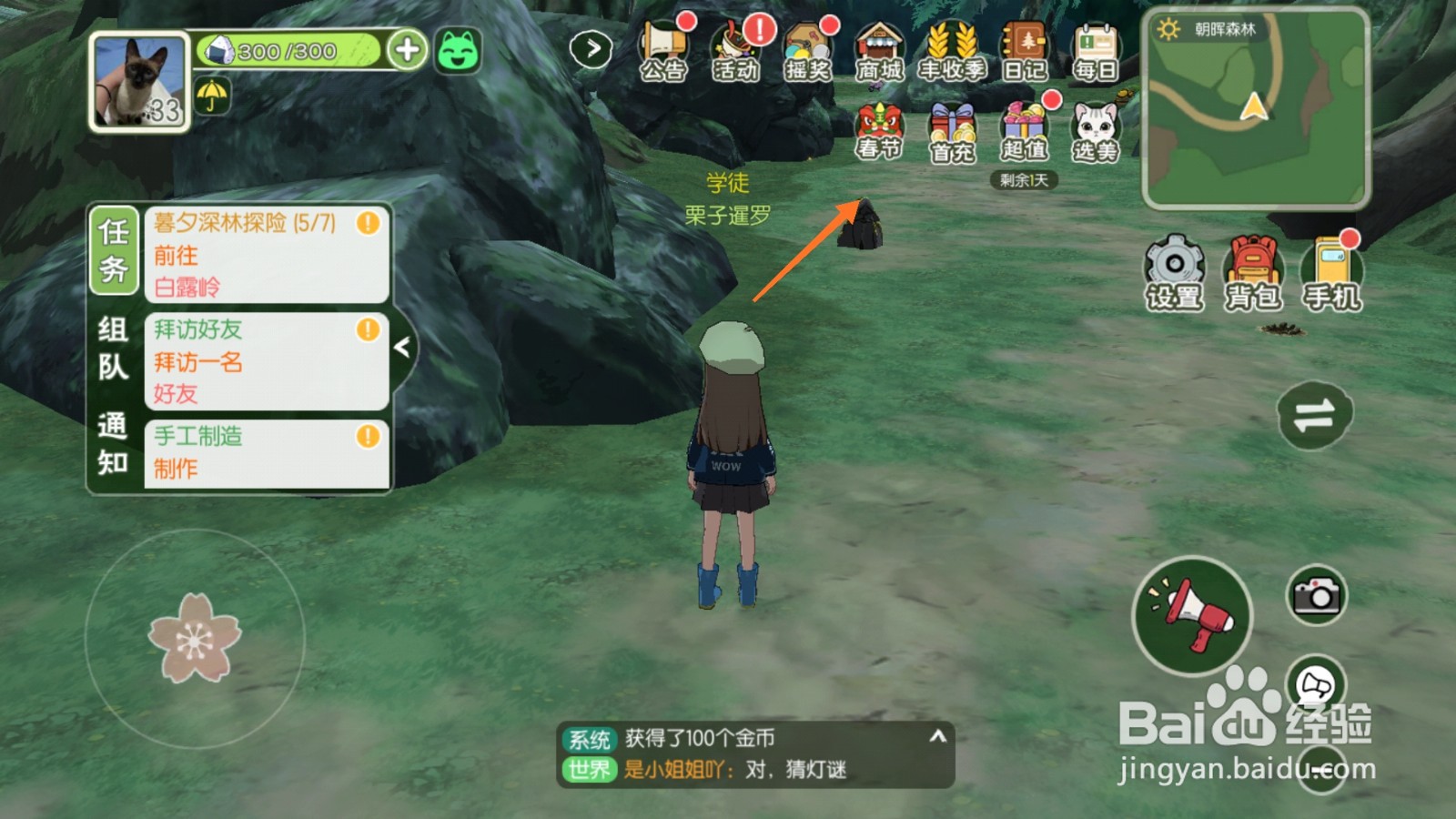Image resolution: width=1456 pixels, height=819 pixels.
Task: Open the 超值 value pack icon
Action: coord(1024,132)
